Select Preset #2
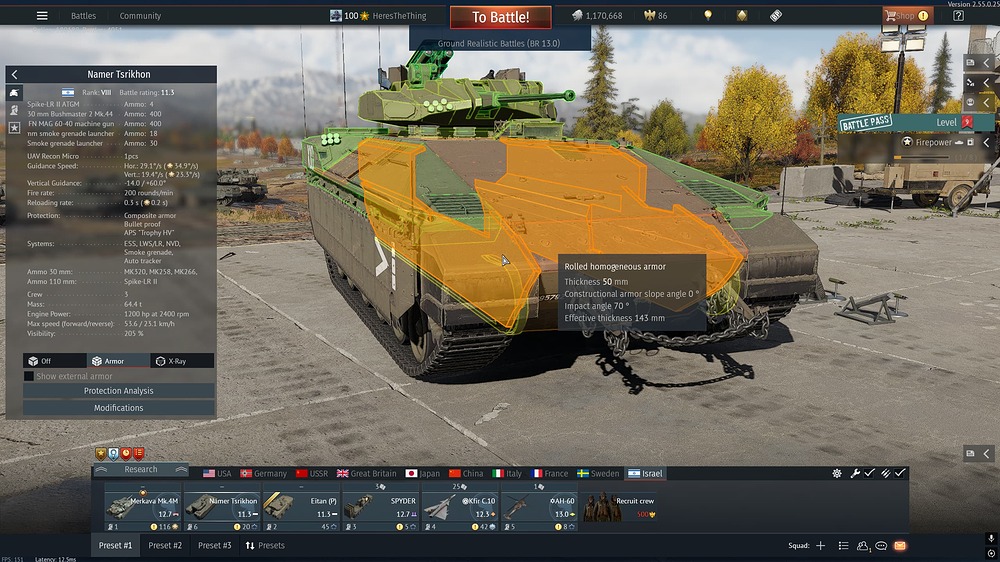 165,546
